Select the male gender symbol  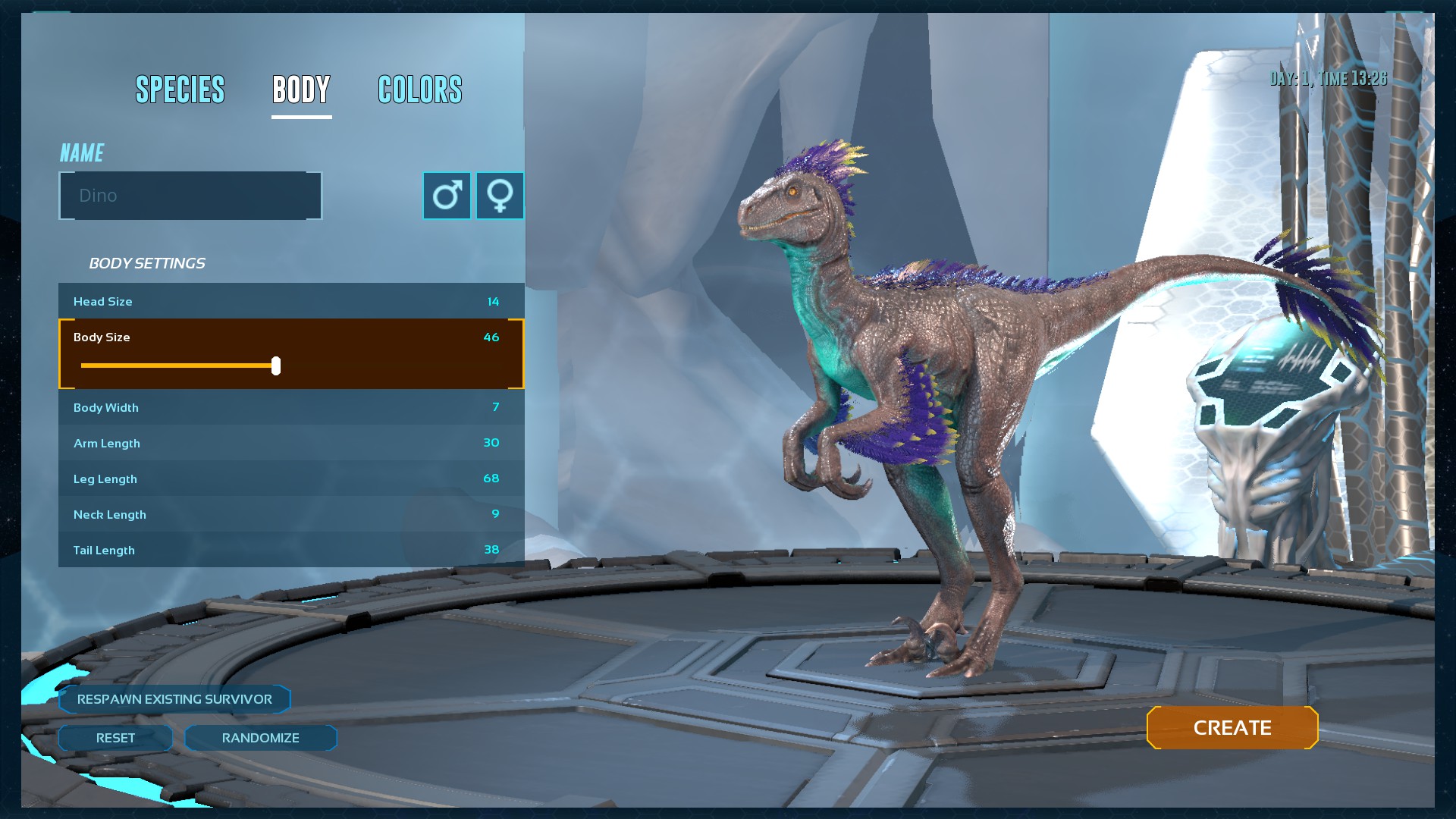pyautogui.click(x=447, y=195)
